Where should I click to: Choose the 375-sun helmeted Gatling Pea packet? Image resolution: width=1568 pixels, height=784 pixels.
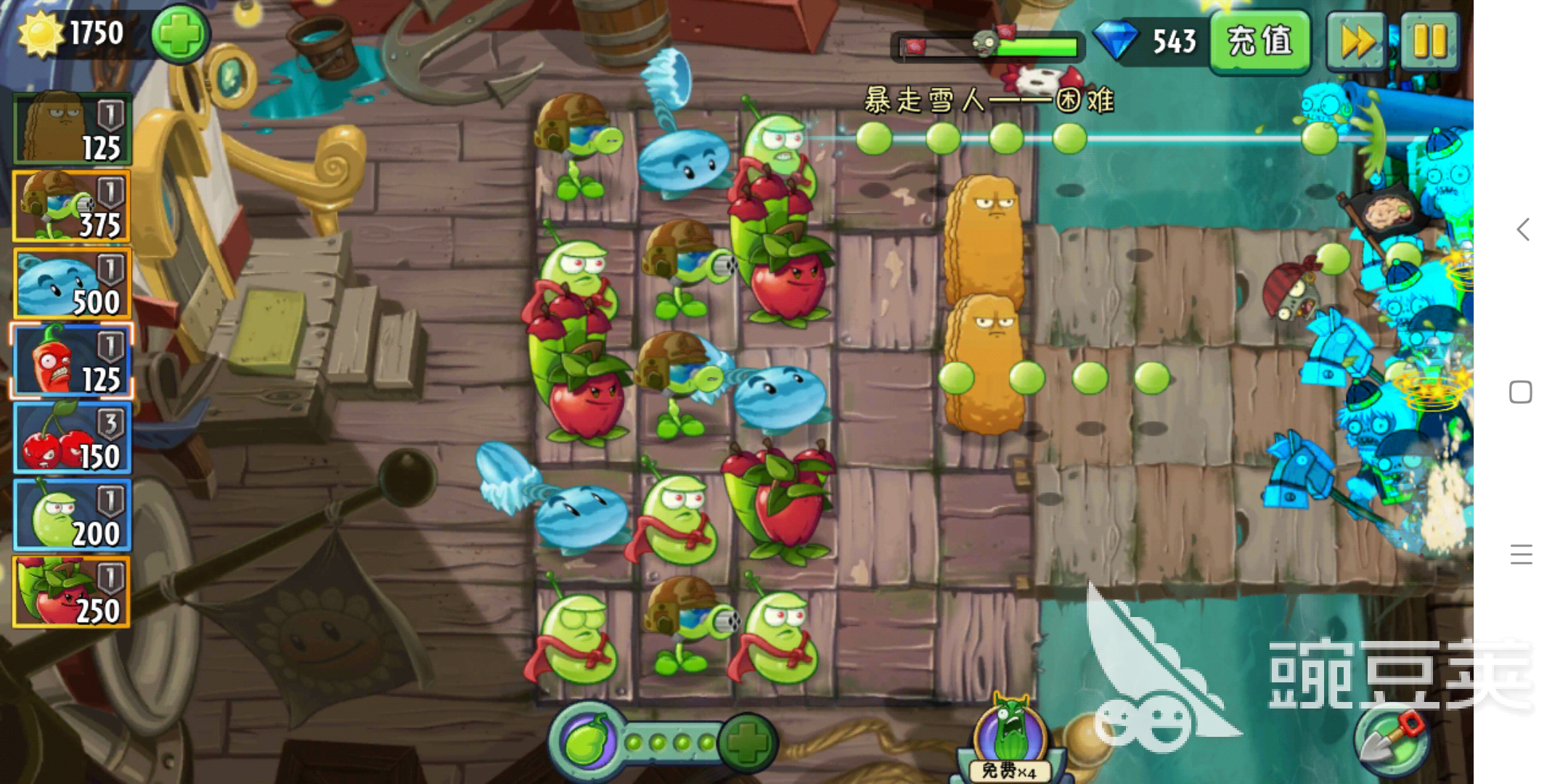tap(72, 206)
